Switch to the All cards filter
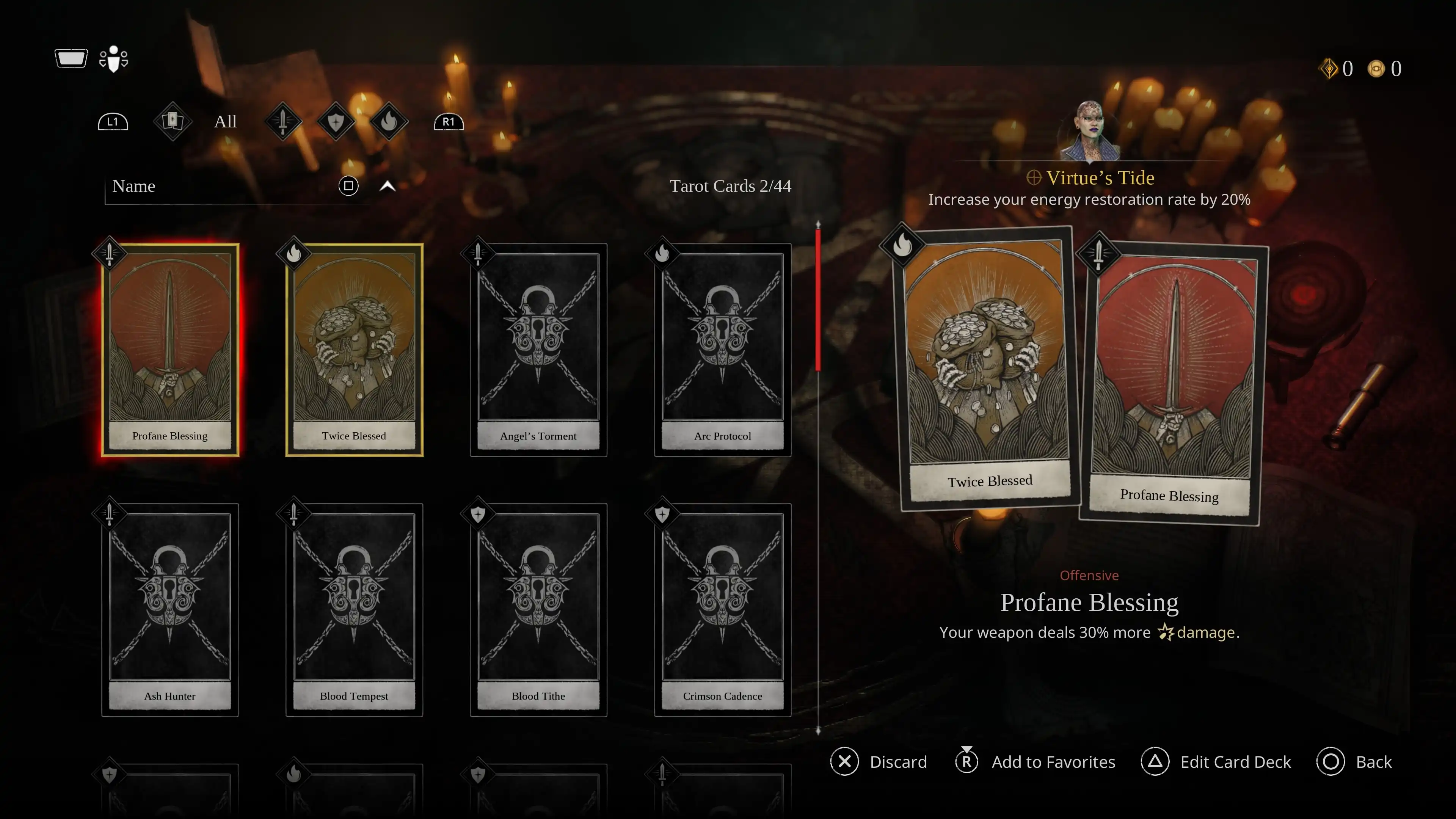Screen dimensions: 1456x819 pos(225,121)
